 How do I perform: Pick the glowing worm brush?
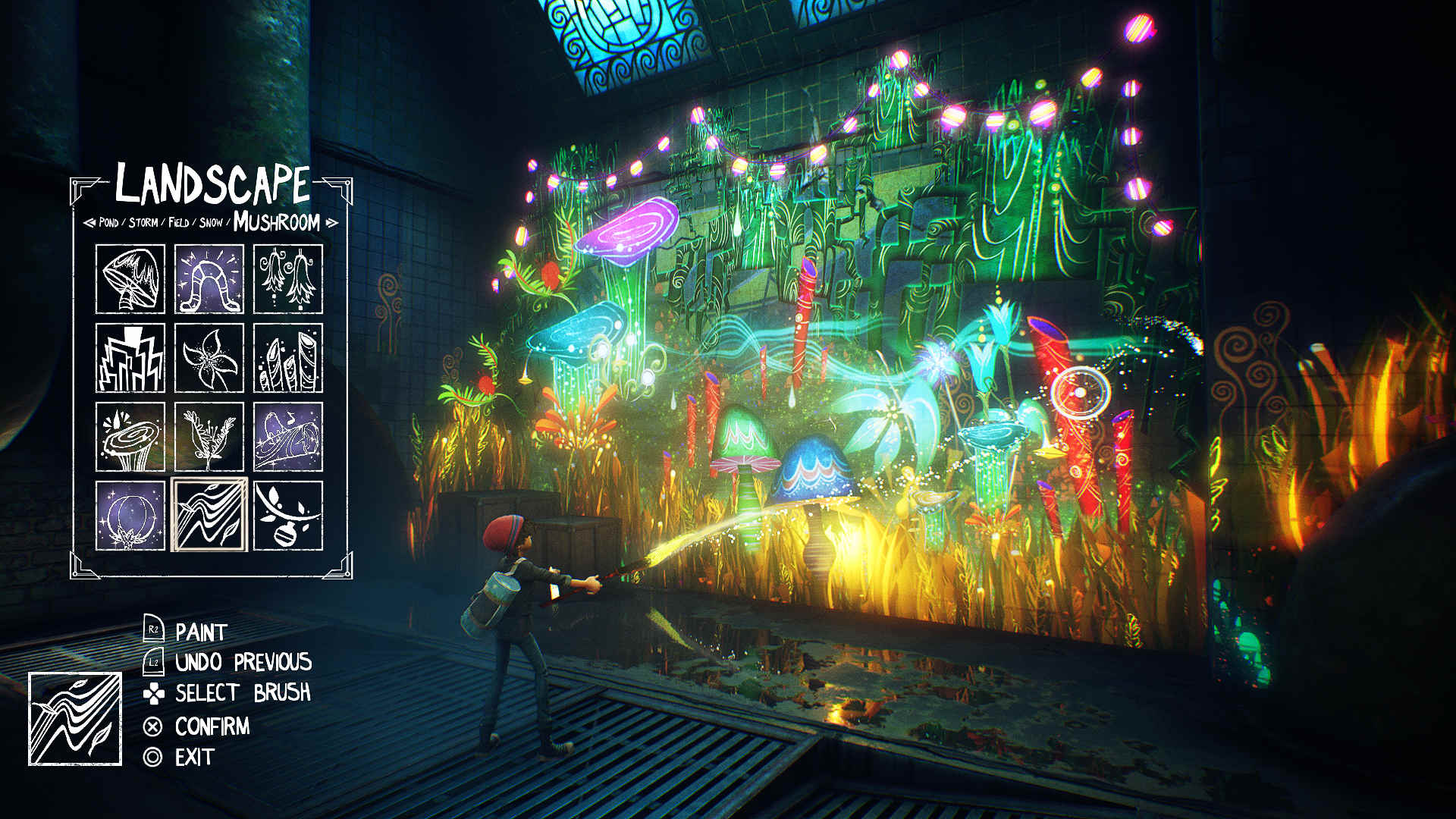210,277
